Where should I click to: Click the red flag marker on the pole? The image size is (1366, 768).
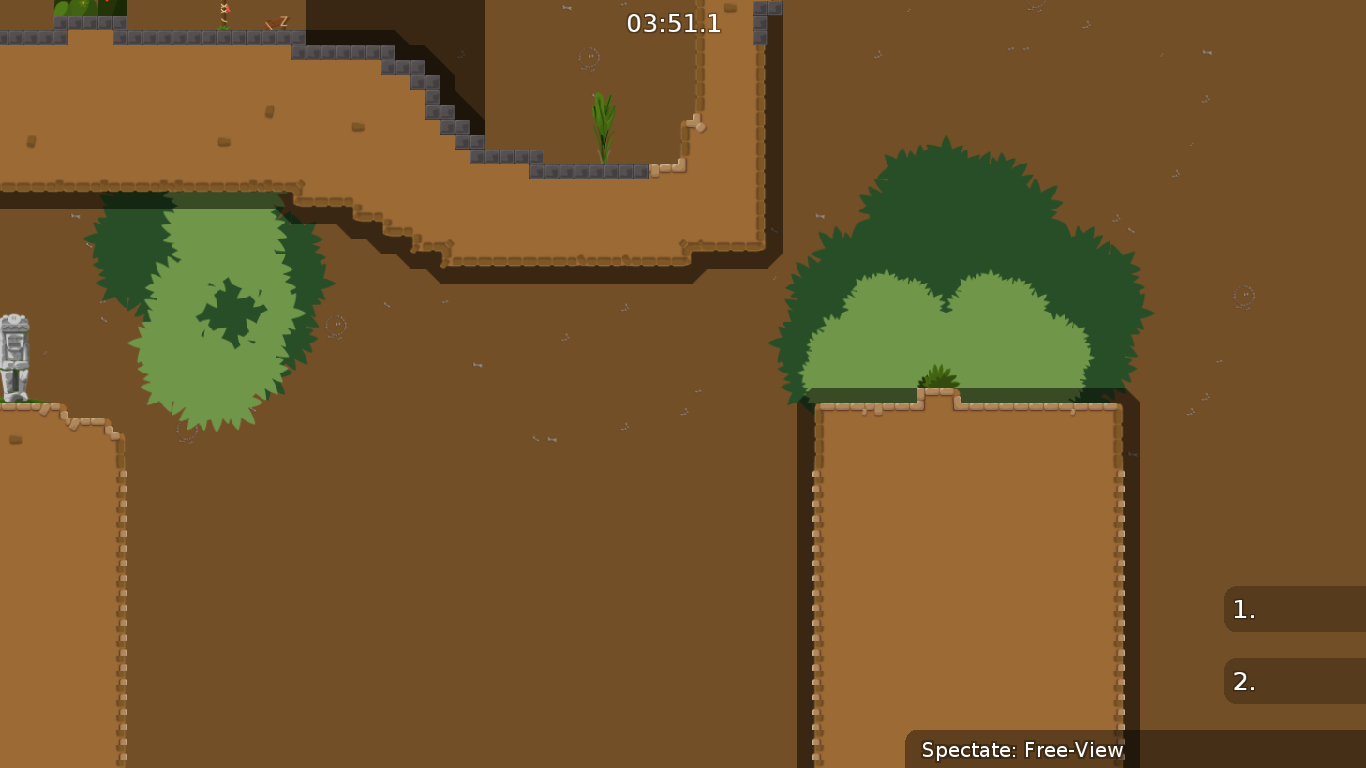pos(227,9)
